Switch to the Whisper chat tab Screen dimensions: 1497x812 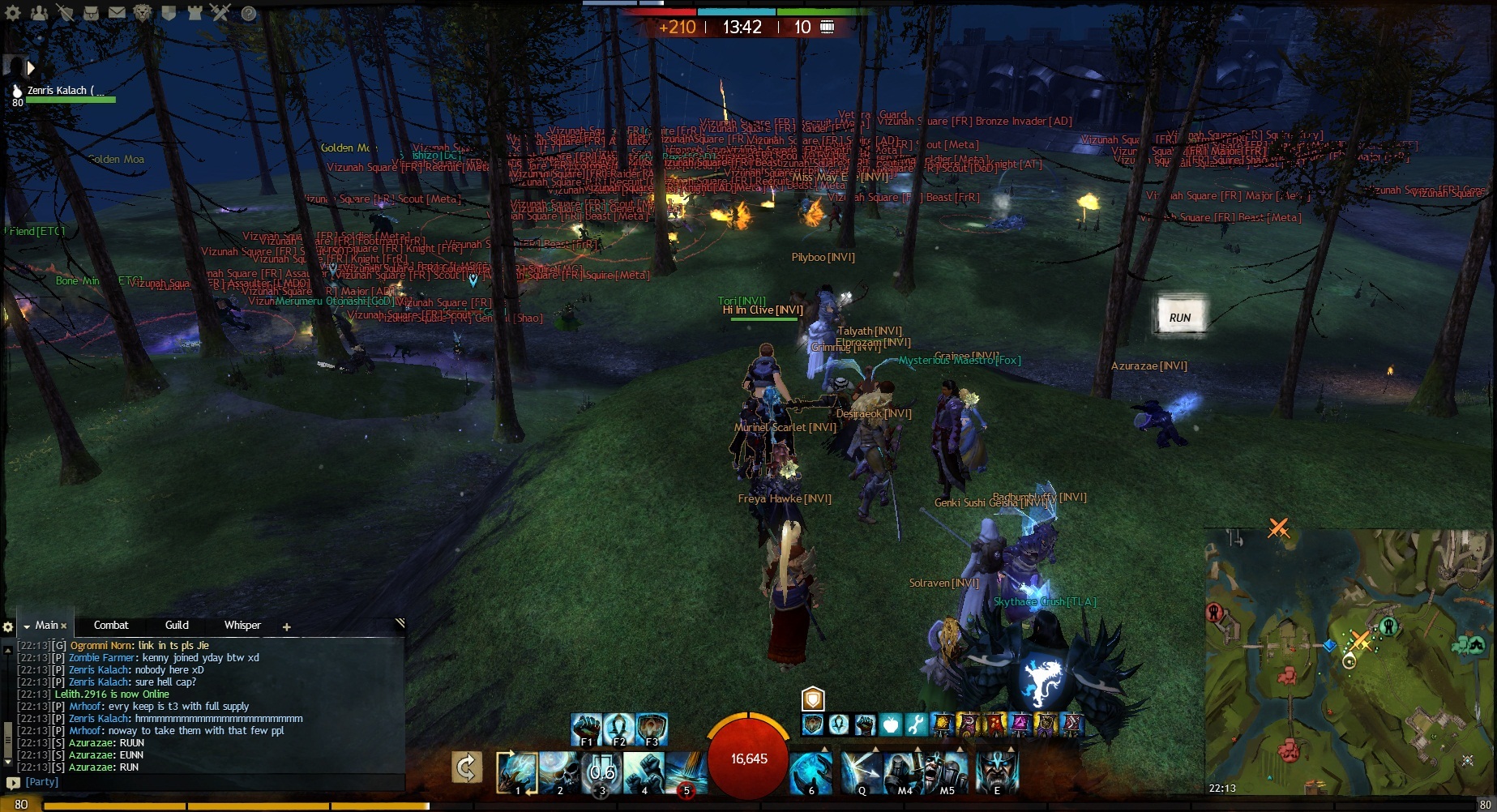tap(242, 625)
